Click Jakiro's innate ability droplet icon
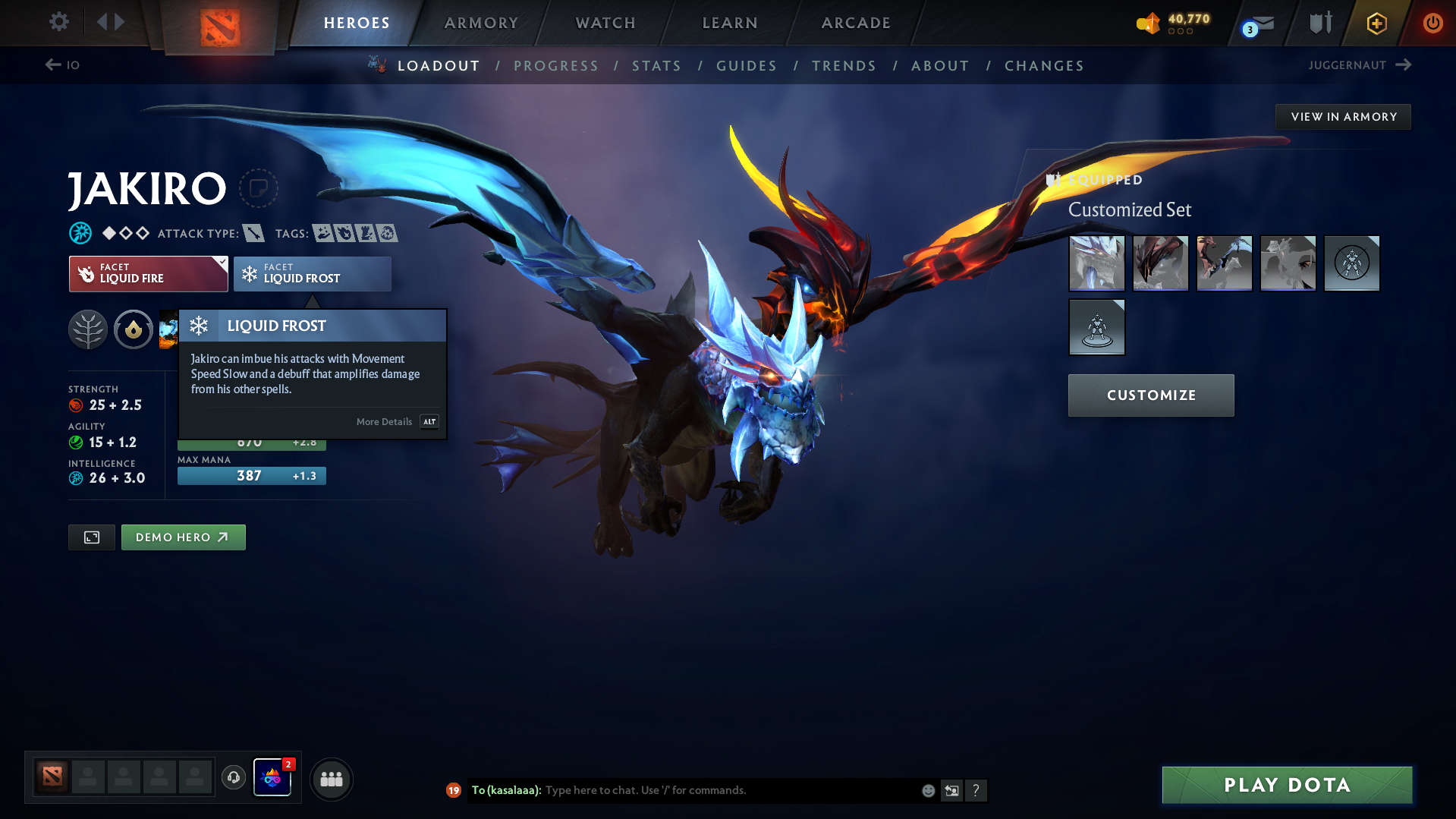 [134, 329]
